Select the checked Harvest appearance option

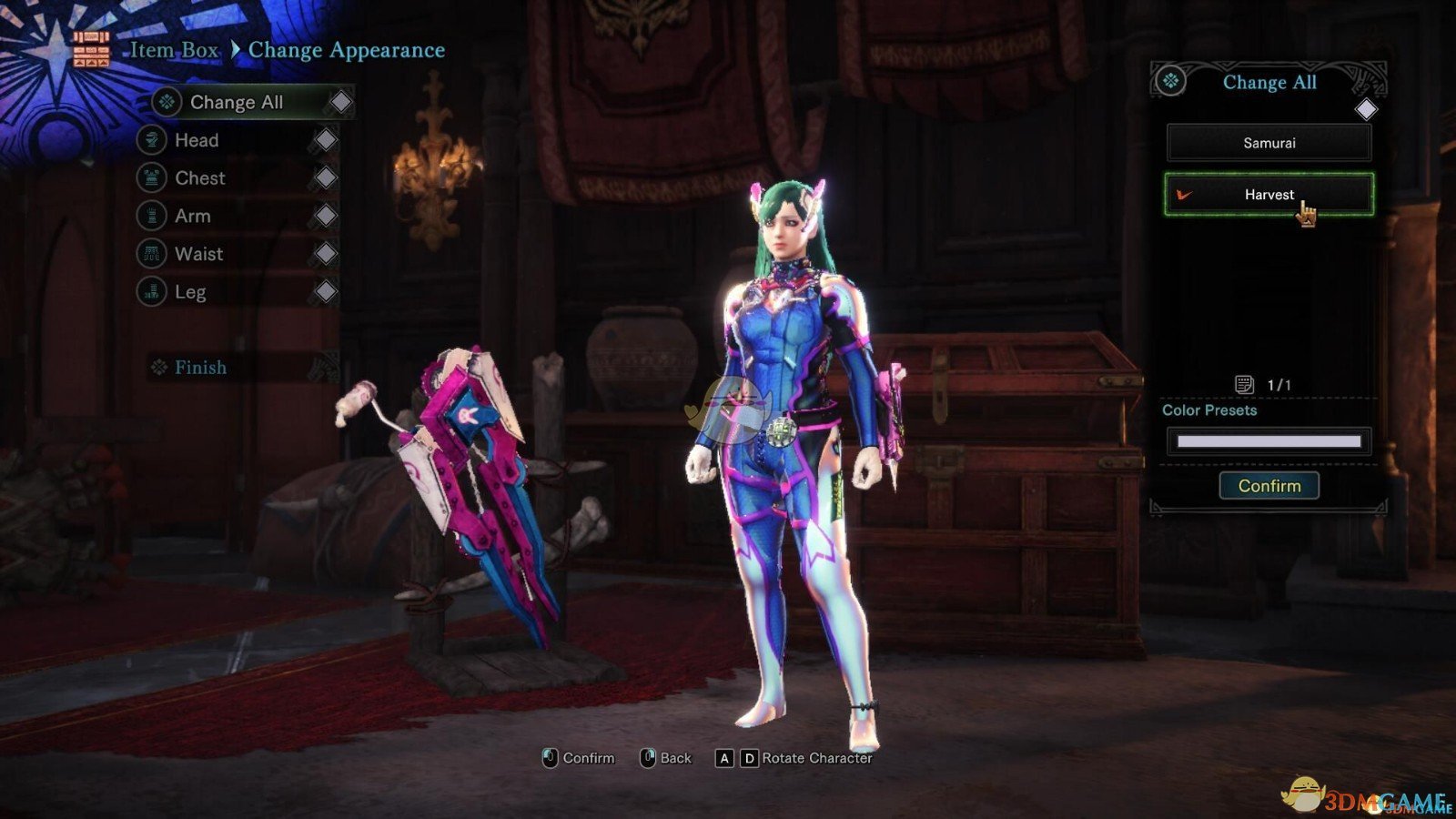point(1269,194)
